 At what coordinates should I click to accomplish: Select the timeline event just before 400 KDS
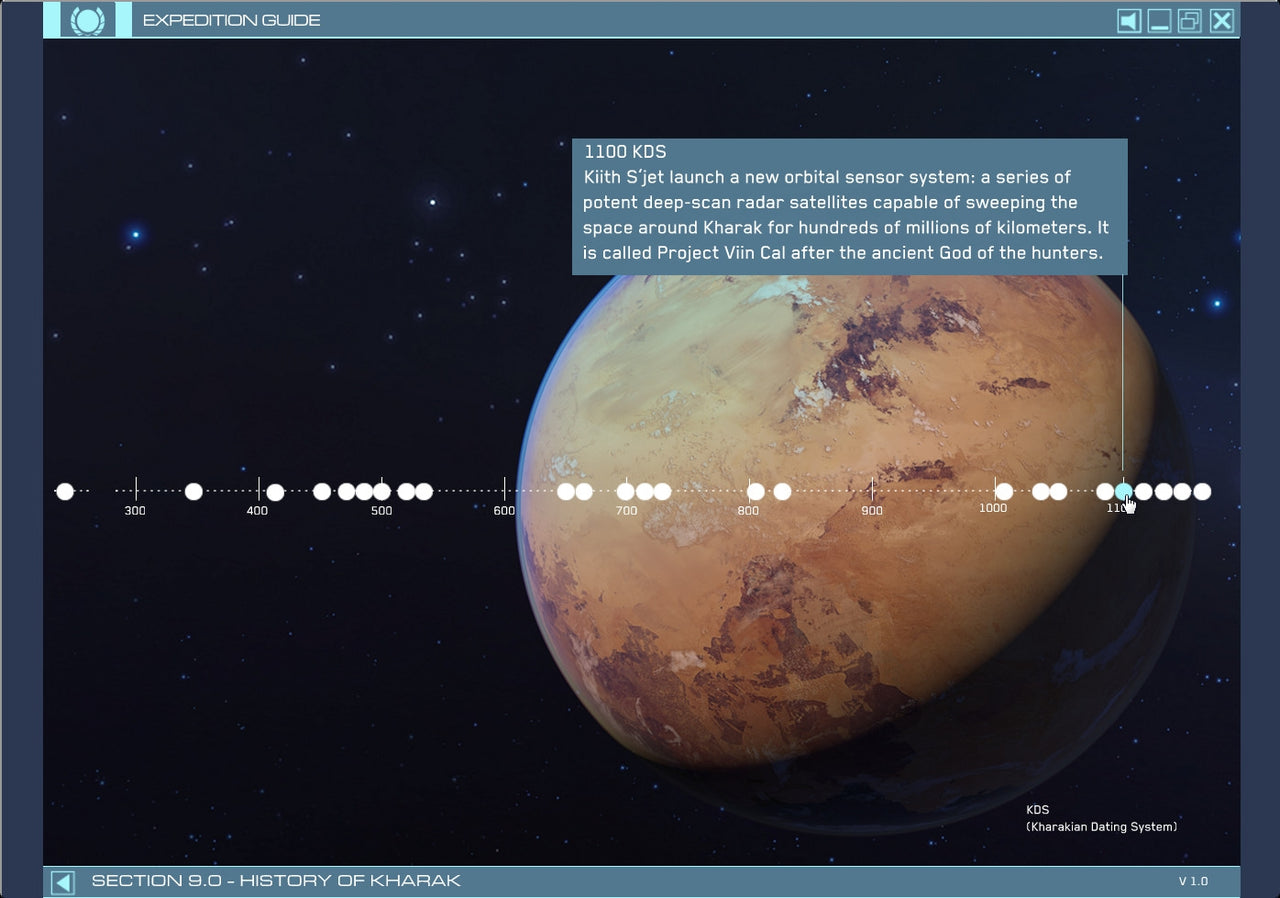pos(192,491)
